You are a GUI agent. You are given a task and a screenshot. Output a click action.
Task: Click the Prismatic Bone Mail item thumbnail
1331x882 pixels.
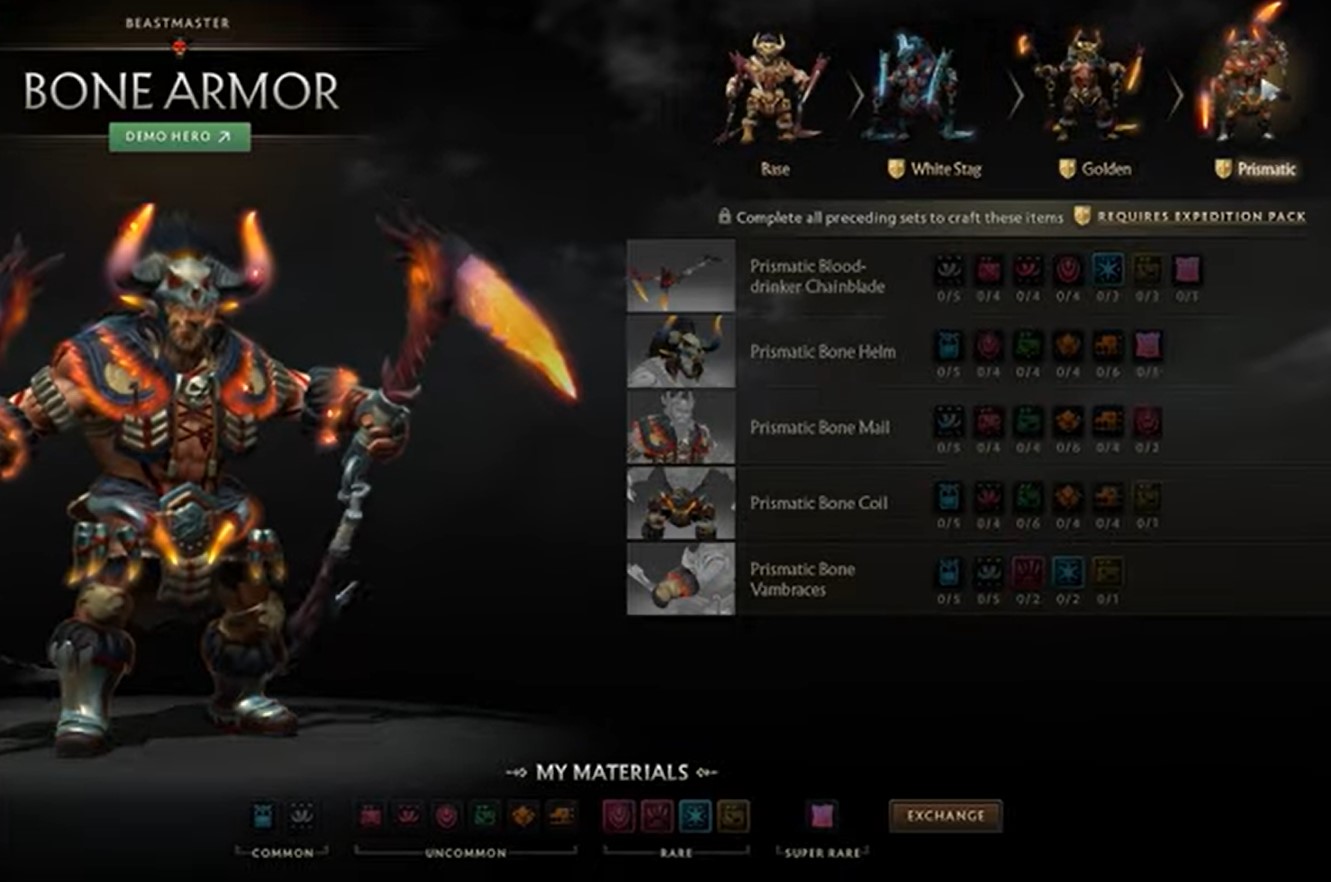(681, 427)
